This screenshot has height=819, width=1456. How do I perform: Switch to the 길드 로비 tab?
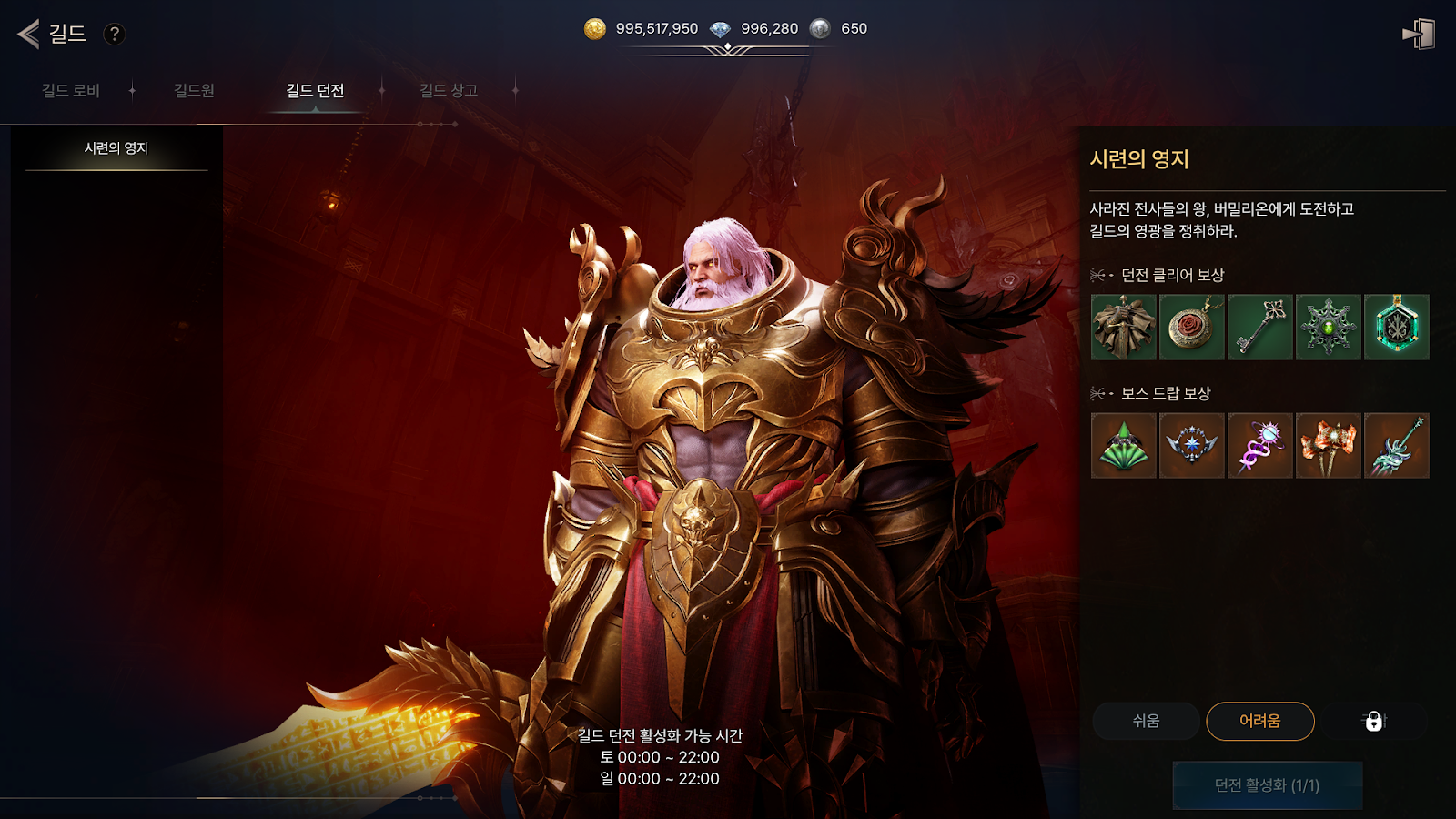[71, 90]
